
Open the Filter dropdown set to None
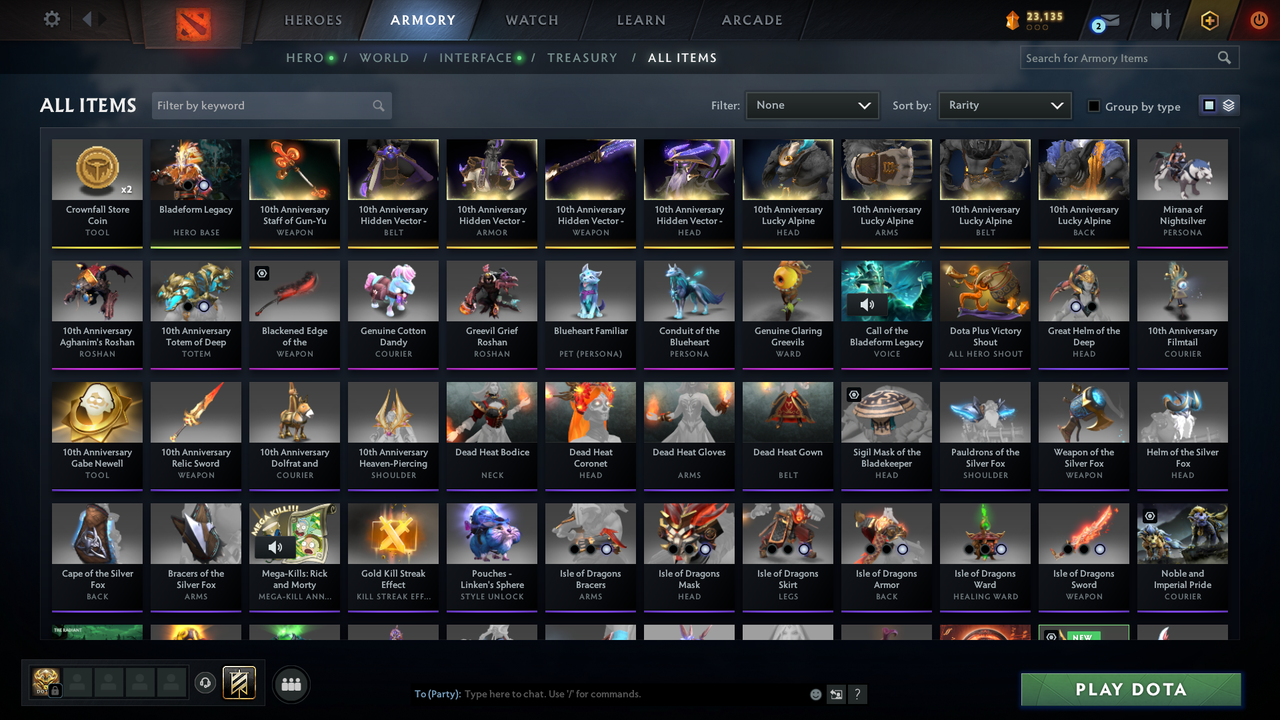coord(811,105)
